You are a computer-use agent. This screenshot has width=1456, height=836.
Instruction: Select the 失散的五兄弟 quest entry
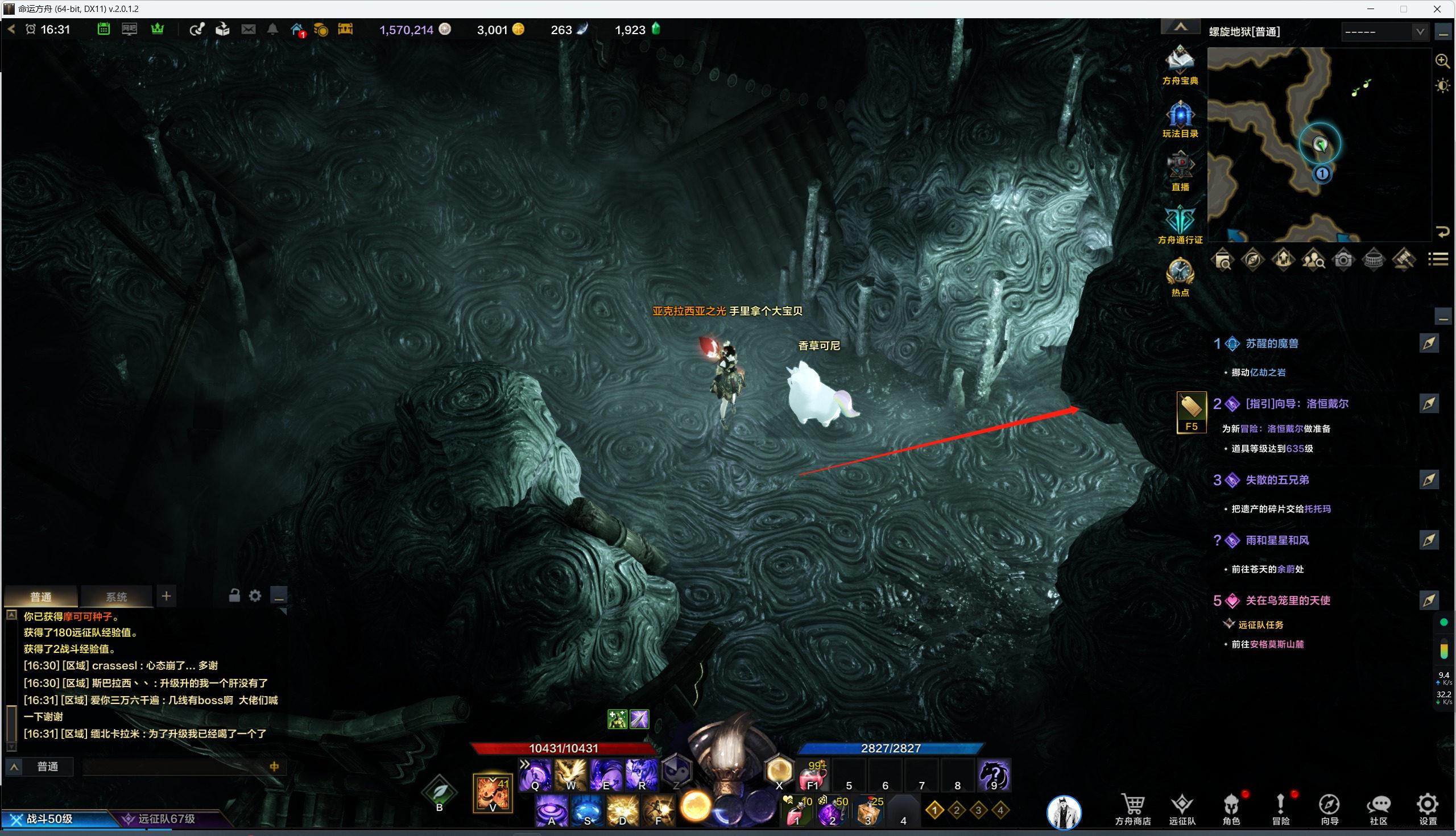coord(1277,480)
